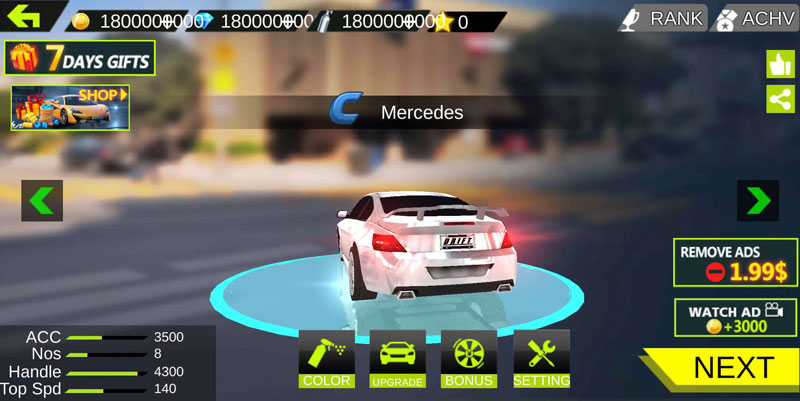Open the RANK leaderboard
The image size is (800, 401).
coord(662,18)
